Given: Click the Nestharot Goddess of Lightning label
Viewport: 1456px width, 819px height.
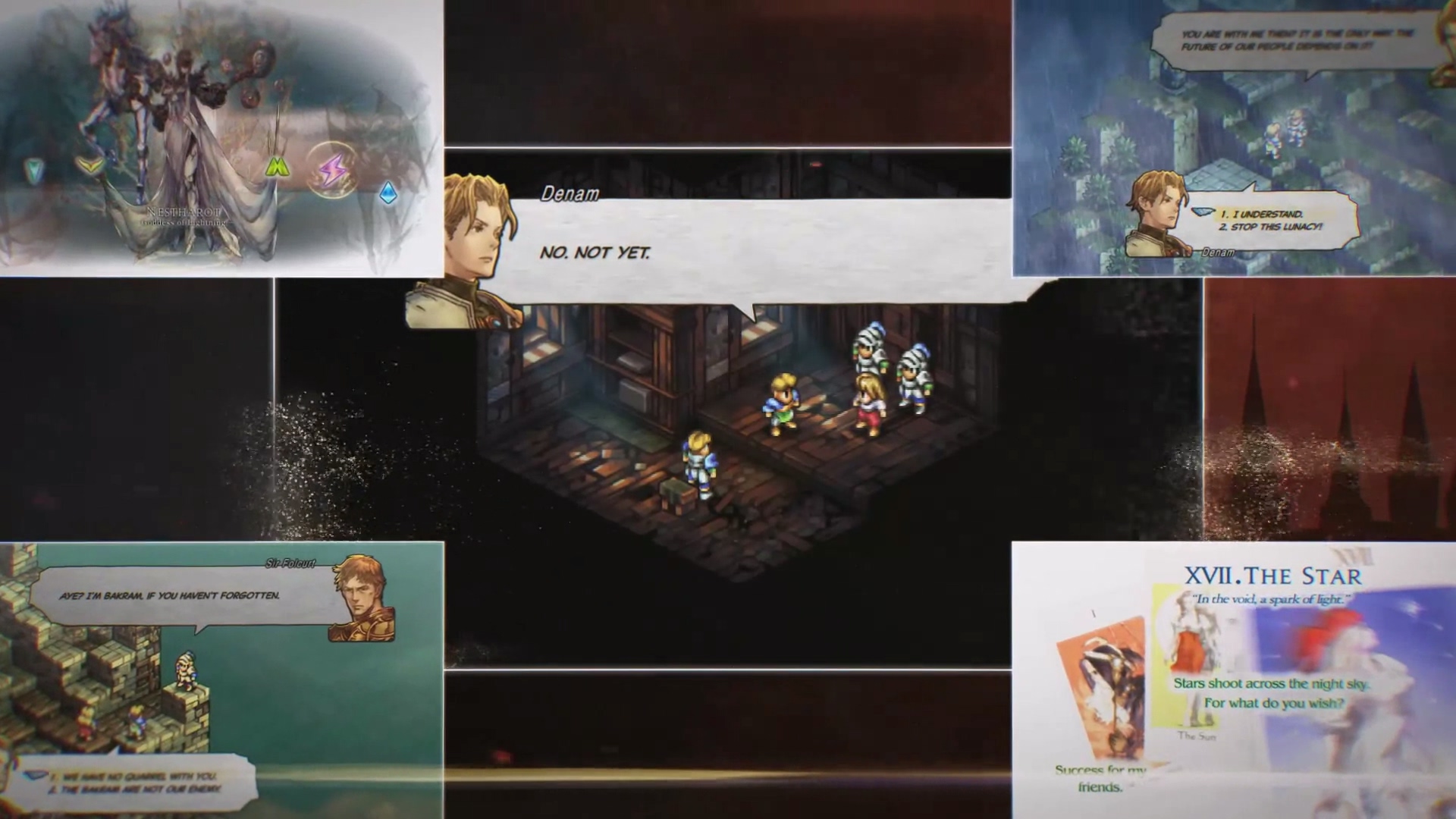Looking at the screenshot, I should [x=184, y=215].
